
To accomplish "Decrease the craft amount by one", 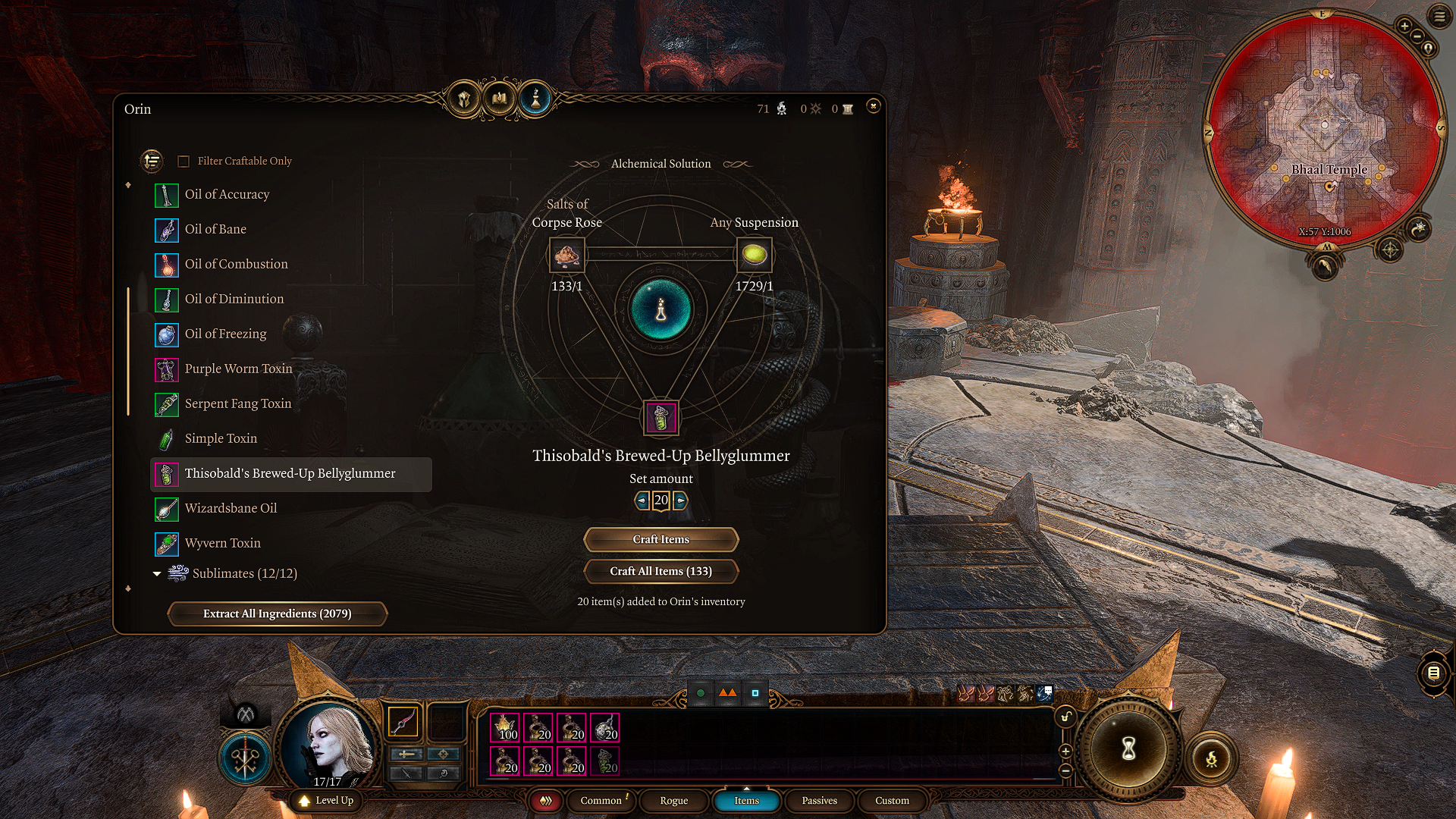I will [x=642, y=500].
